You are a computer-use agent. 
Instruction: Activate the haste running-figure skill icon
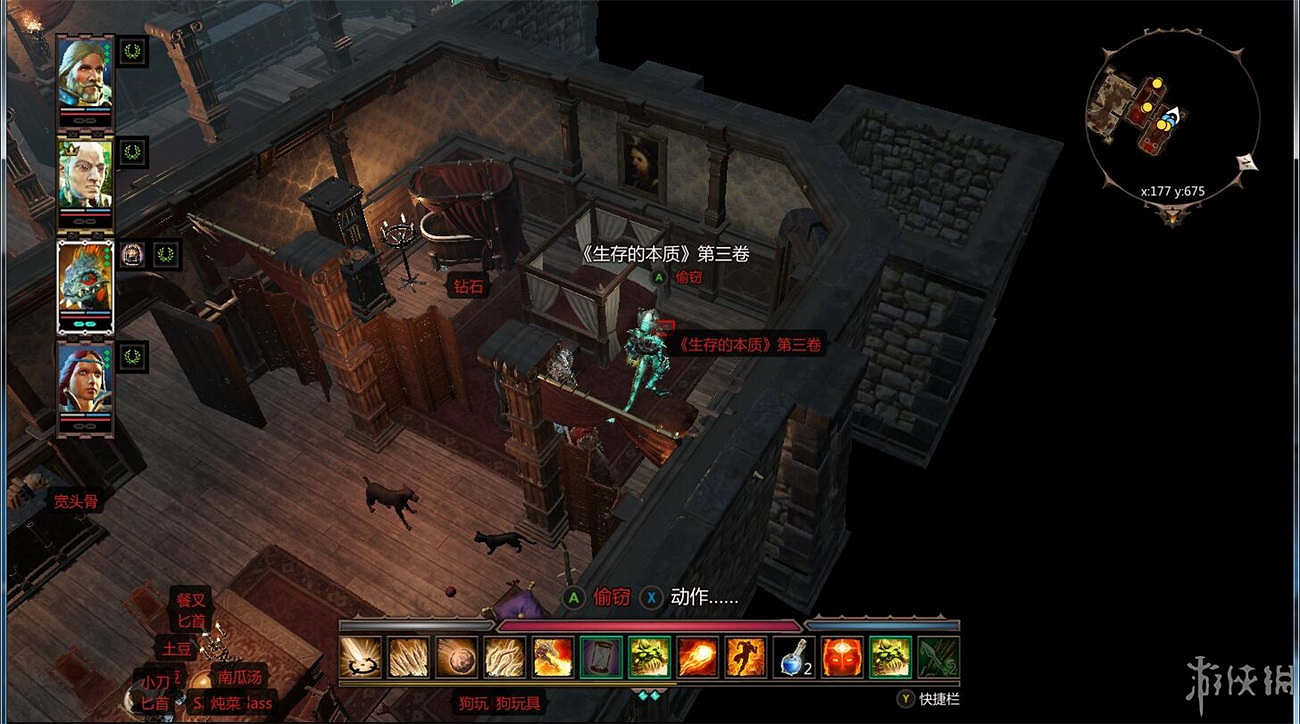click(x=748, y=662)
